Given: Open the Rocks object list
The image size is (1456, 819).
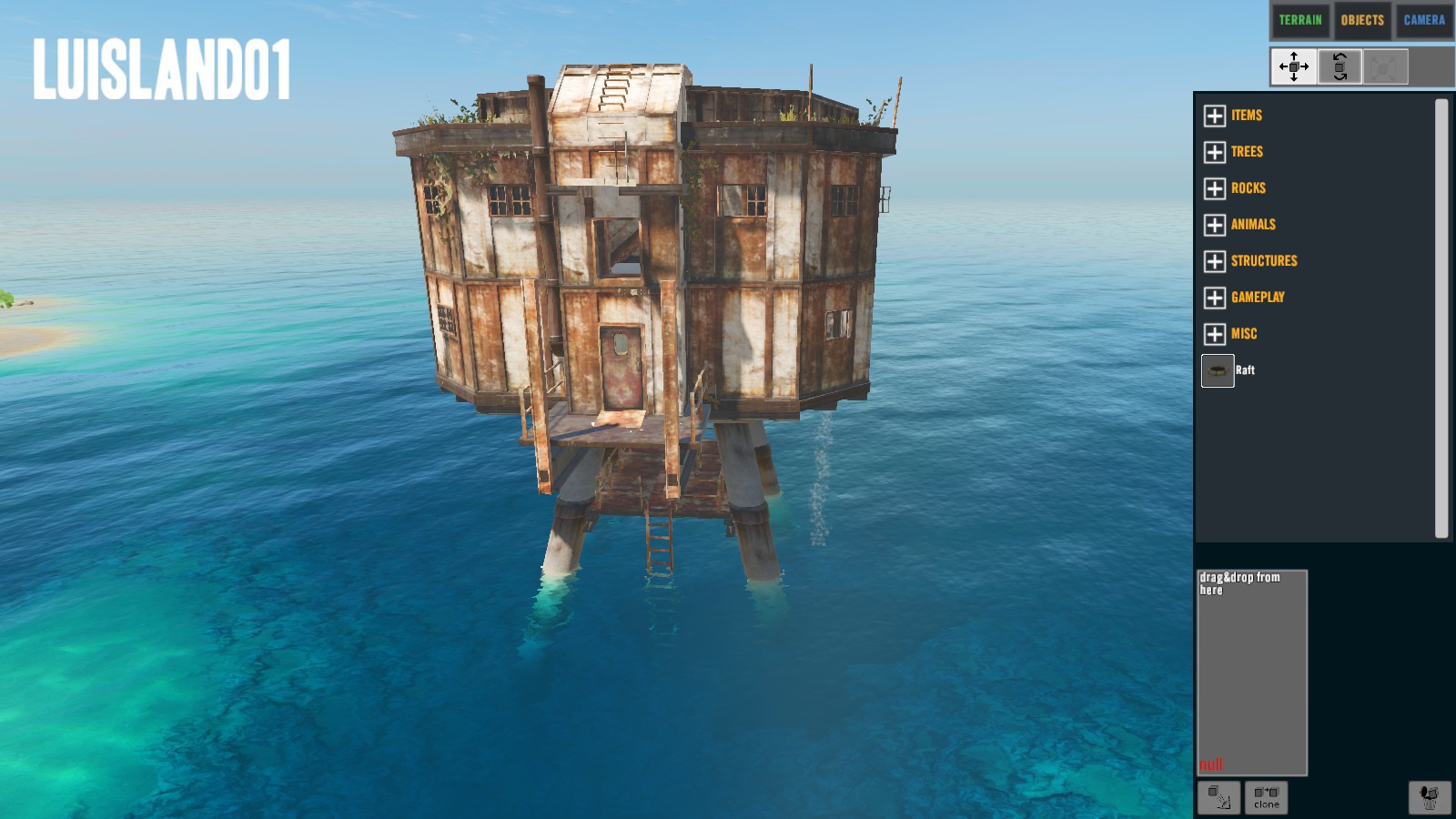Looking at the screenshot, I should point(1215,188).
